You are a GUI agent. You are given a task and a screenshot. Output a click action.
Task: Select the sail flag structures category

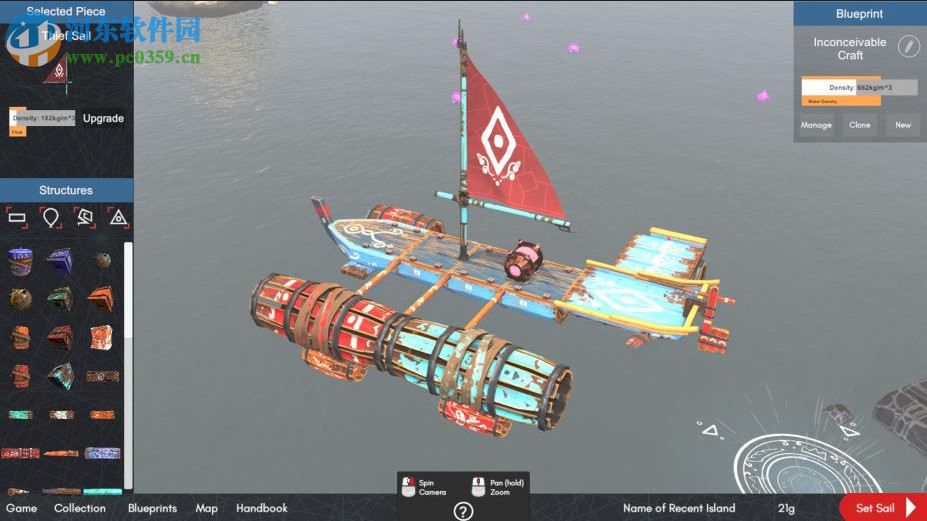coord(85,217)
